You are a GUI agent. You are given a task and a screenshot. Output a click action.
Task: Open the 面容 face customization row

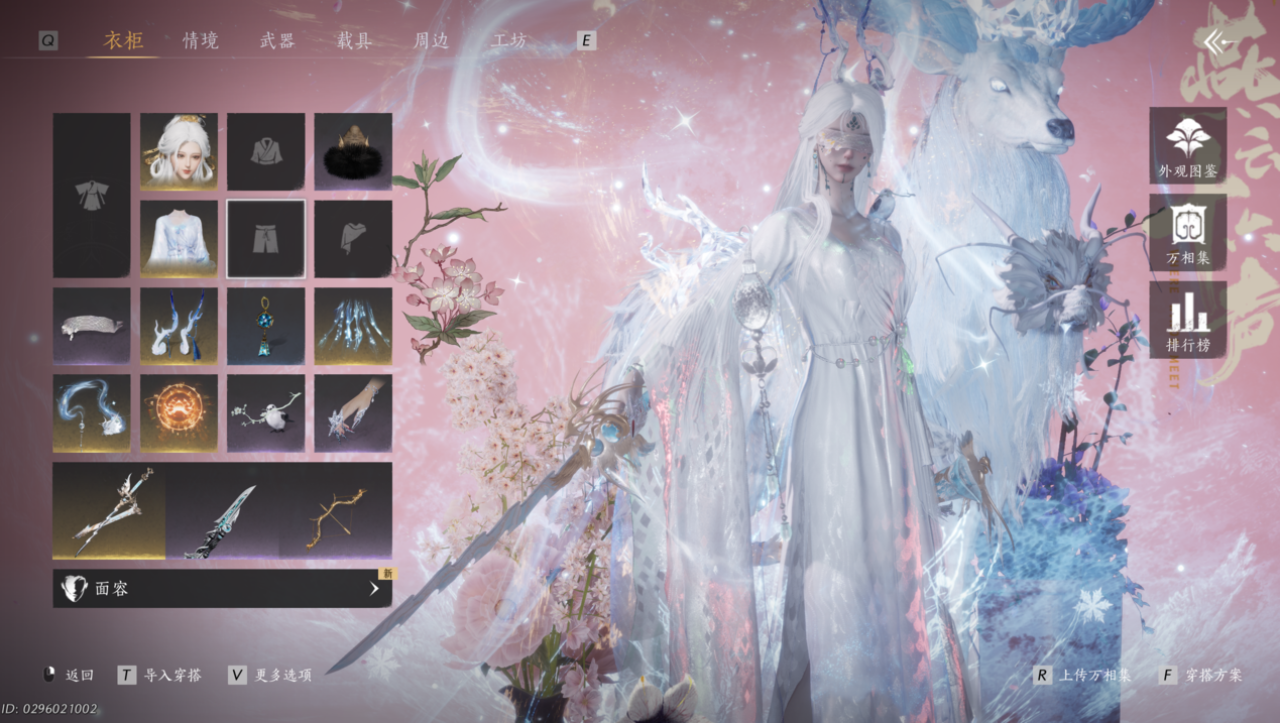(x=222, y=589)
